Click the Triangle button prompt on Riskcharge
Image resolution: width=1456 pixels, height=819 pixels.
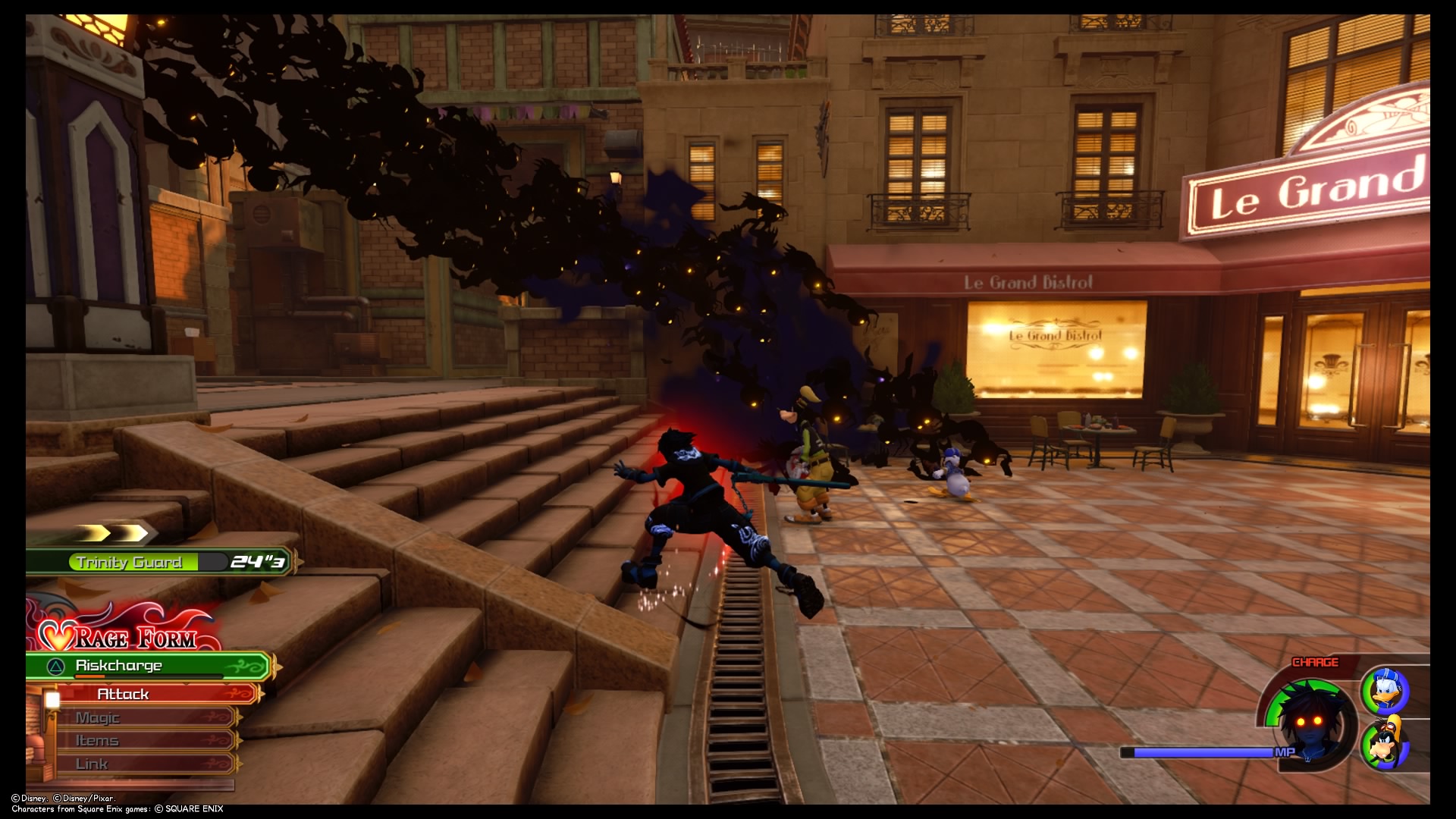pos(55,666)
